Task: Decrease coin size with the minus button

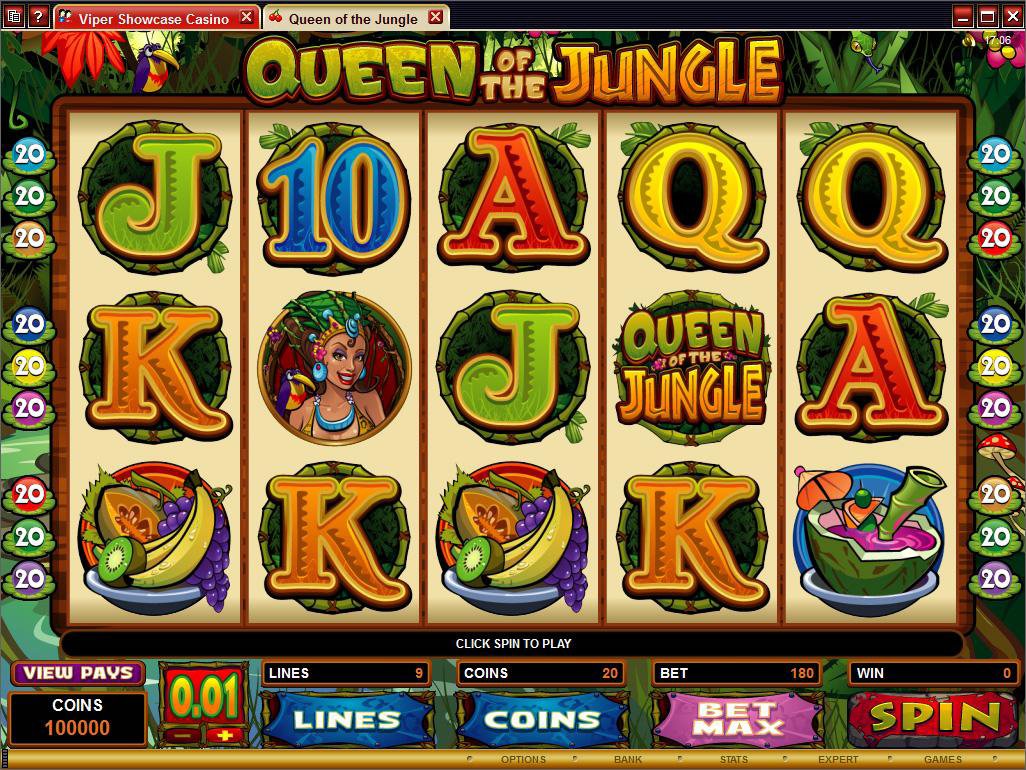Action: [180, 735]
